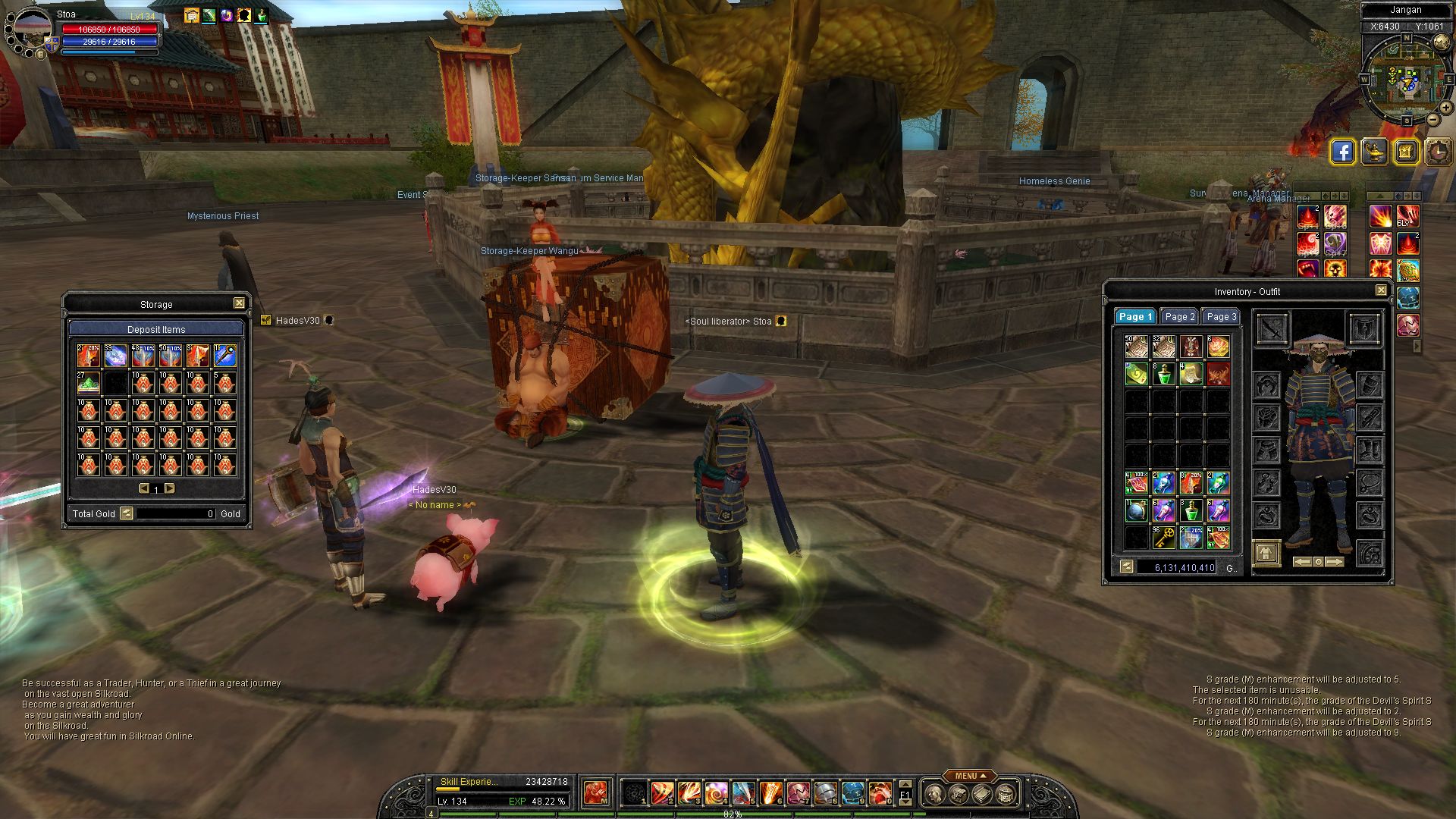
Task: Switch hotbar page up from F1
Action: pyautogui.click(x=905, y=784)
